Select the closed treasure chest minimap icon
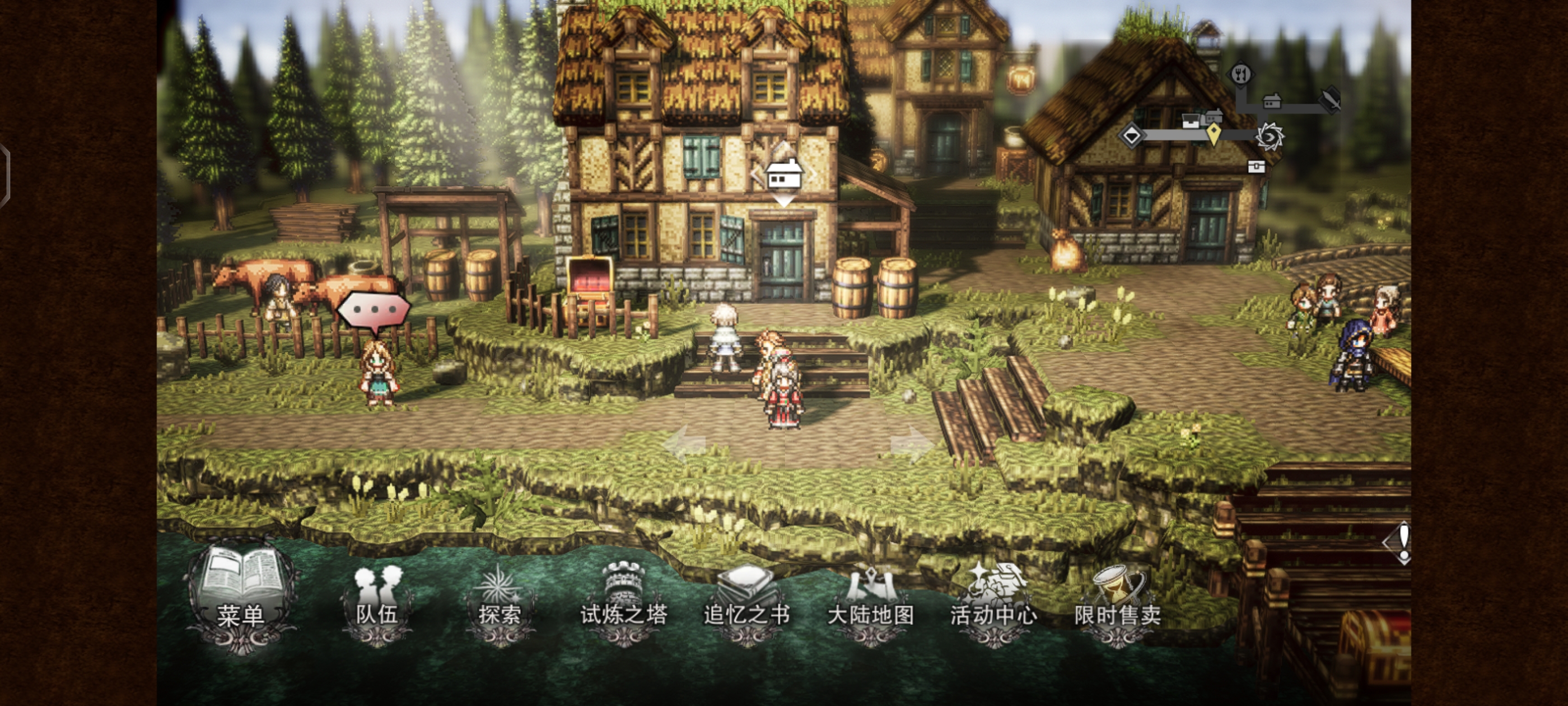 point(1256,166)
